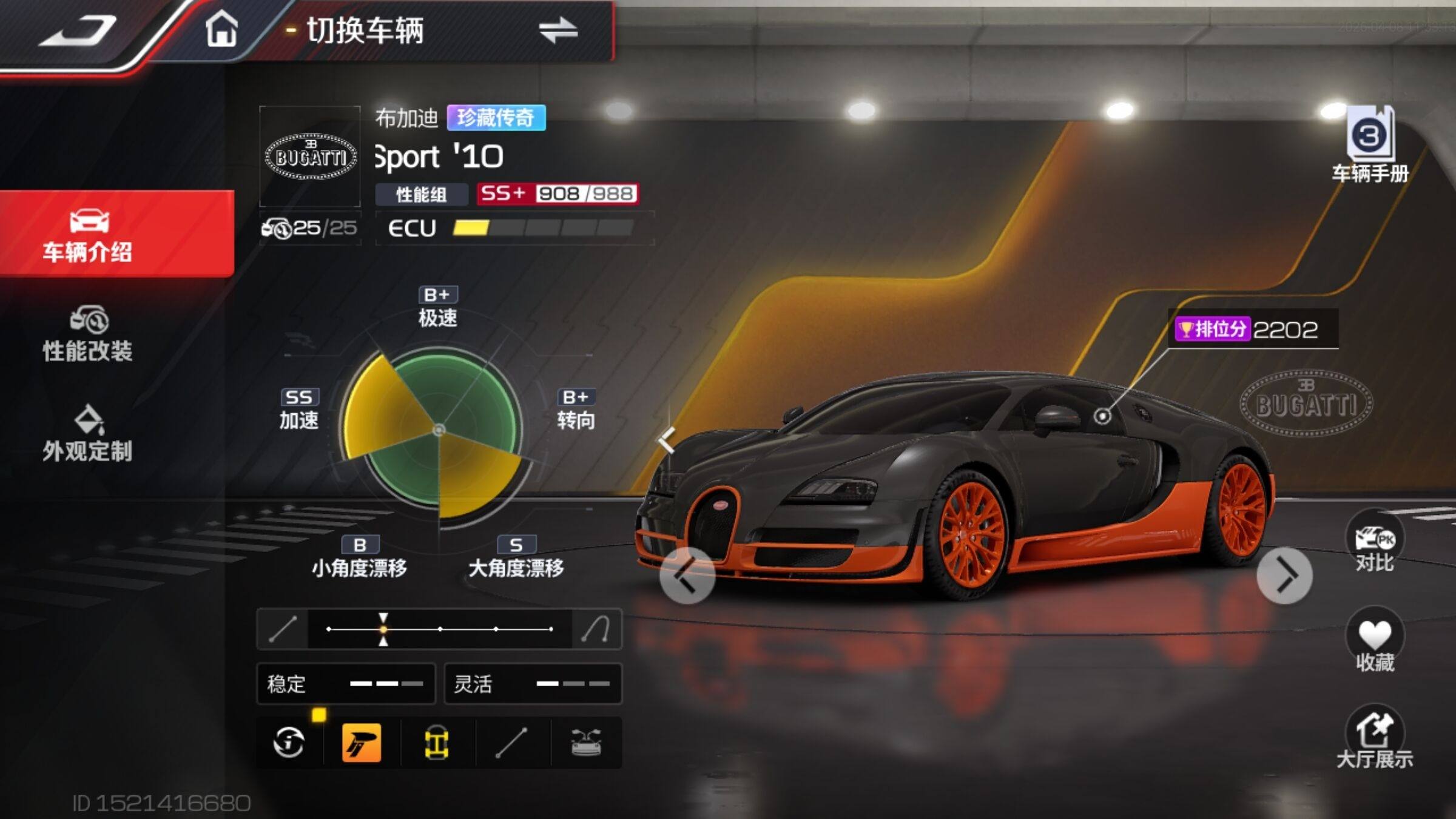1456x819 pixels.
Task: Return to the home screen
Action: (221, 30)
